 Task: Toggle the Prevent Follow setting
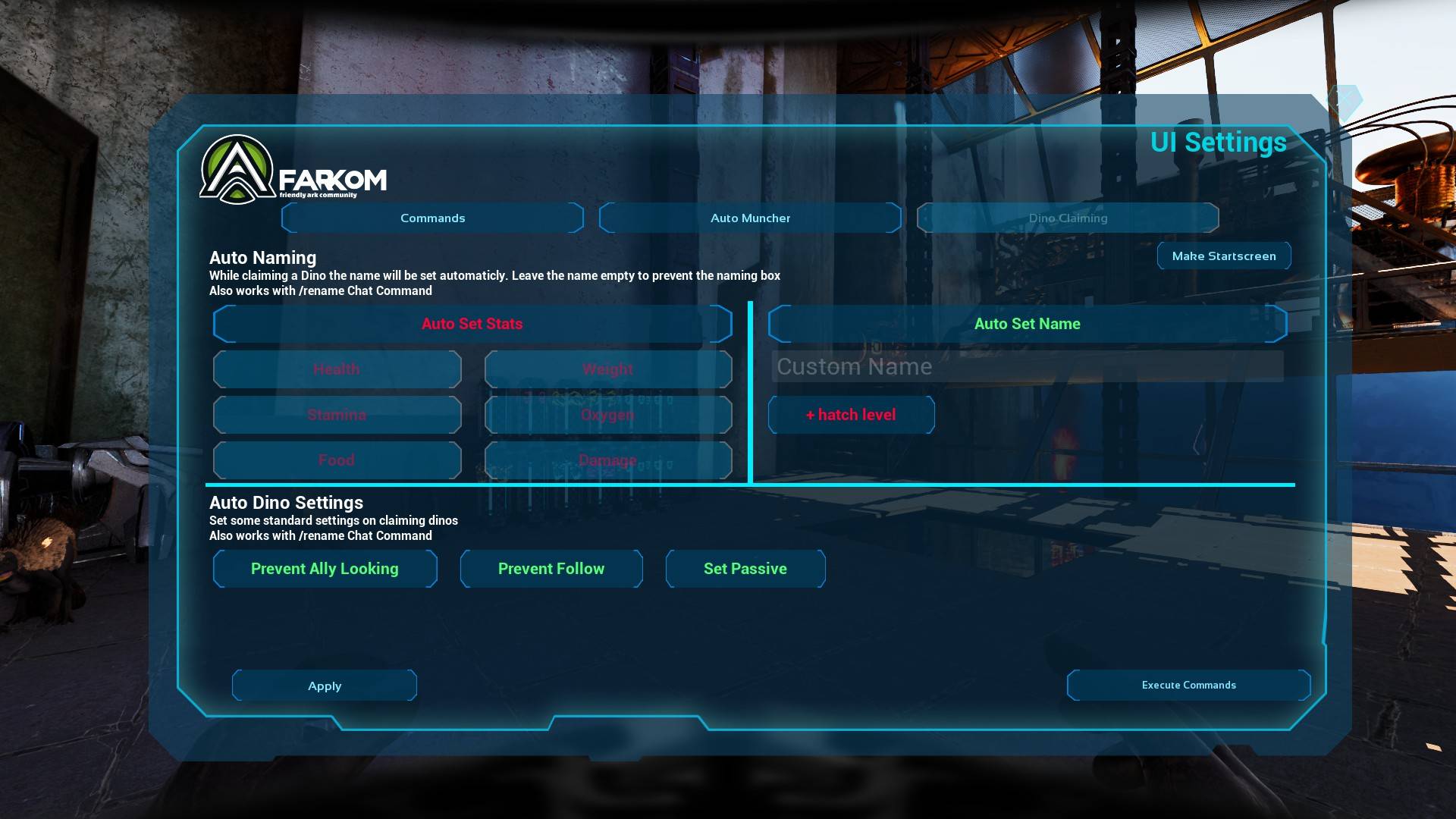pos(551,569)
